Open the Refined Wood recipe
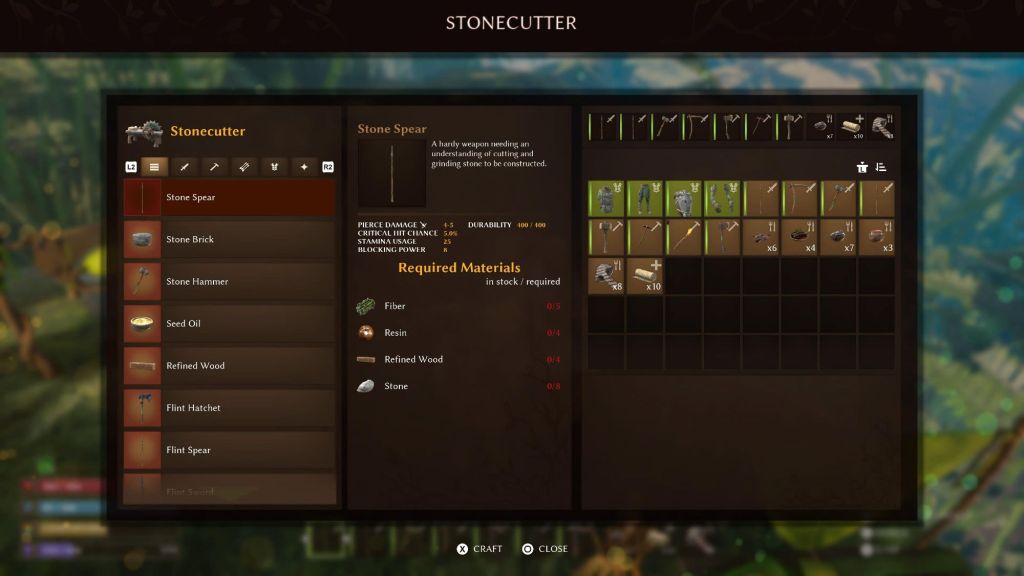 click(229, 366)
